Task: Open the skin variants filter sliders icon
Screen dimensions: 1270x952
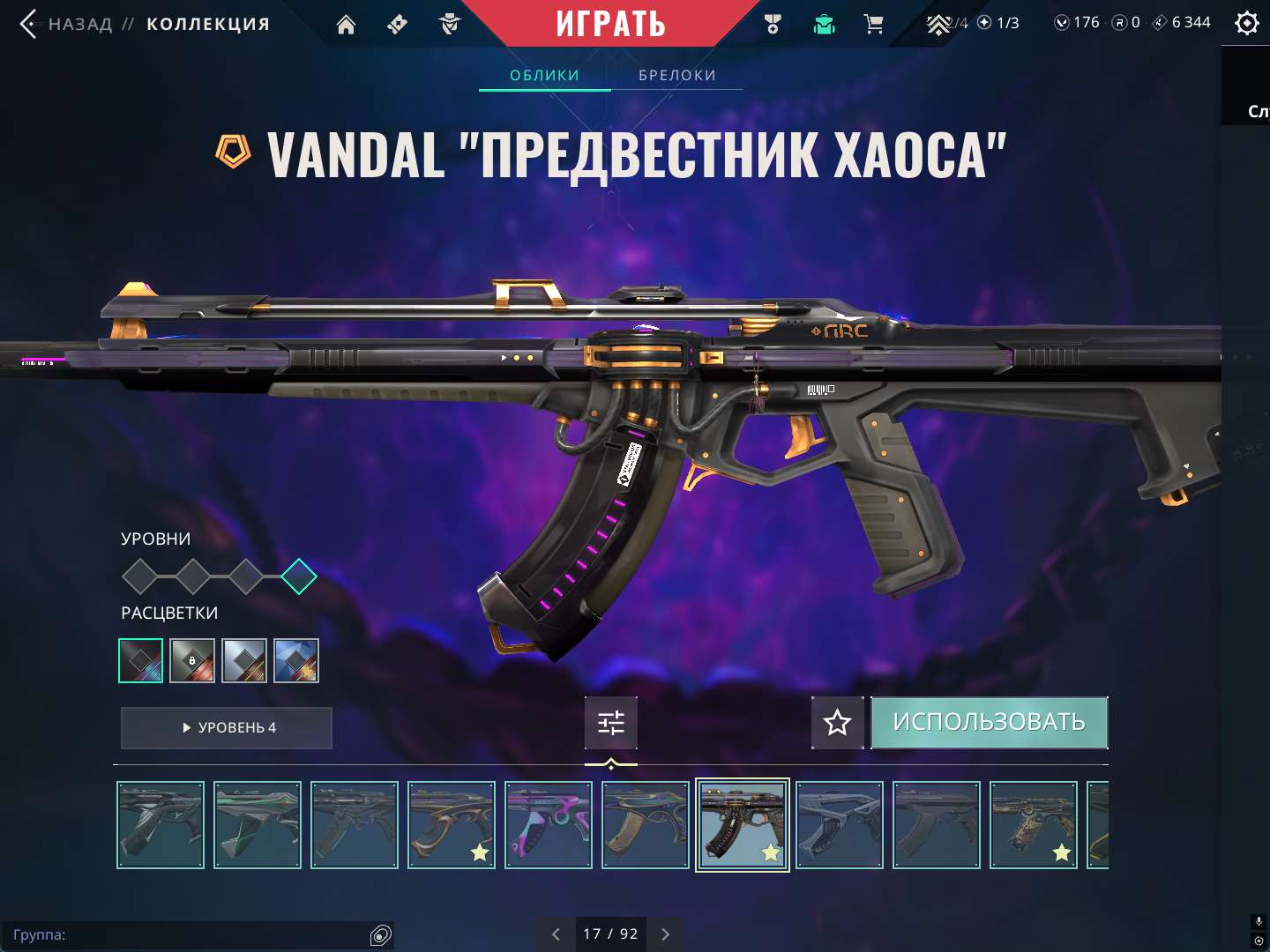Action: coord(610,722)
